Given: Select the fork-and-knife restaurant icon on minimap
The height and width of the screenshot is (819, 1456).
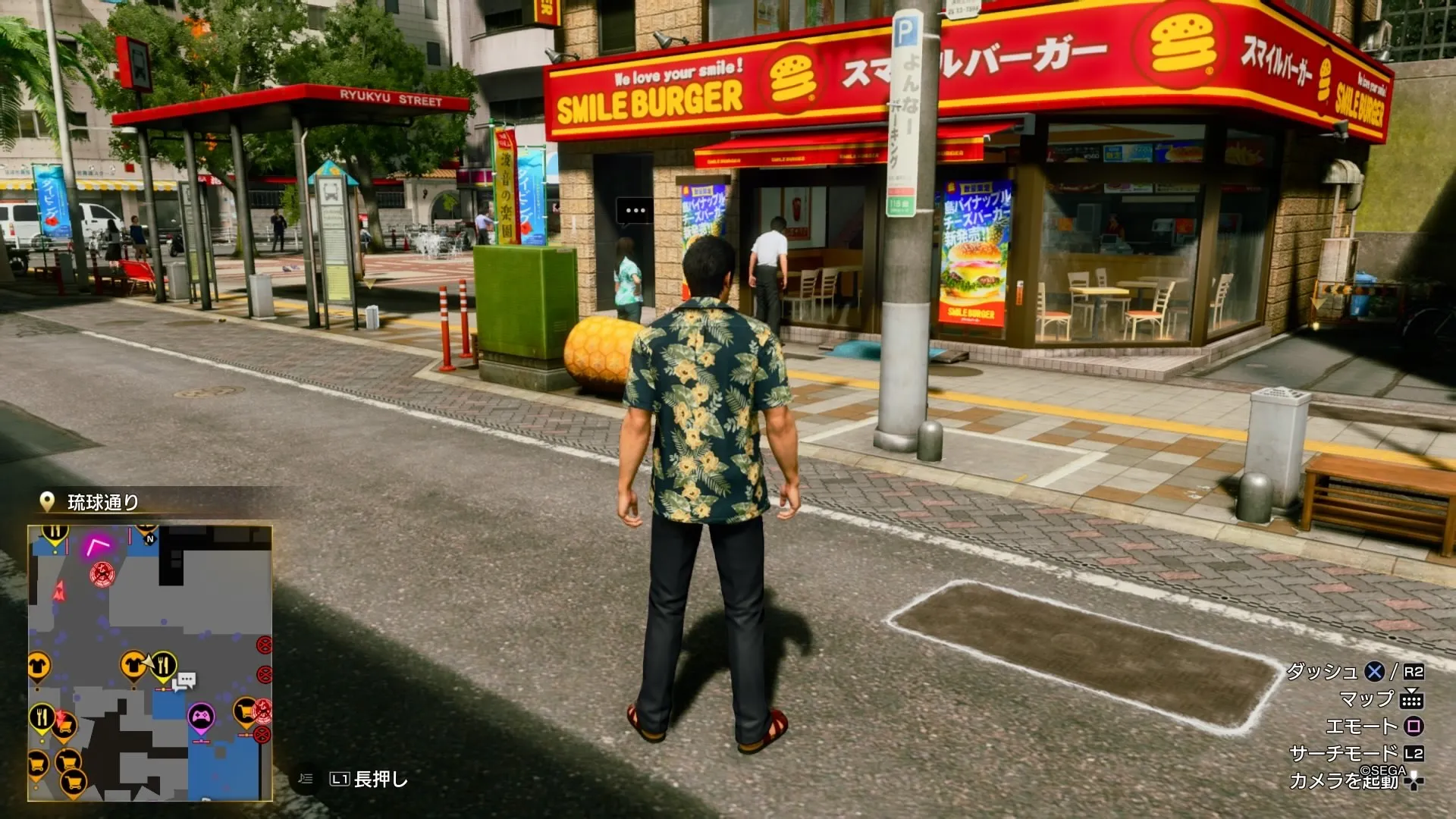Looking at the screenshot, I should click(165, 664).
